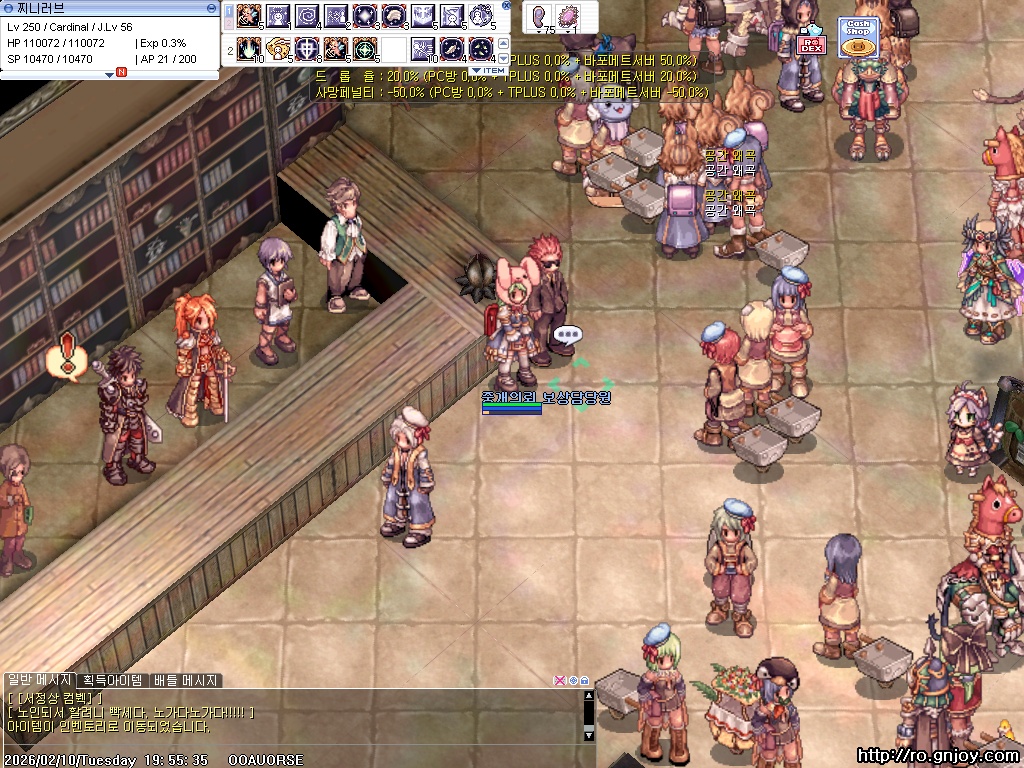Screen dimensions: 1024x768
Task: Close the skill hotbar
Action: point(505,5)
